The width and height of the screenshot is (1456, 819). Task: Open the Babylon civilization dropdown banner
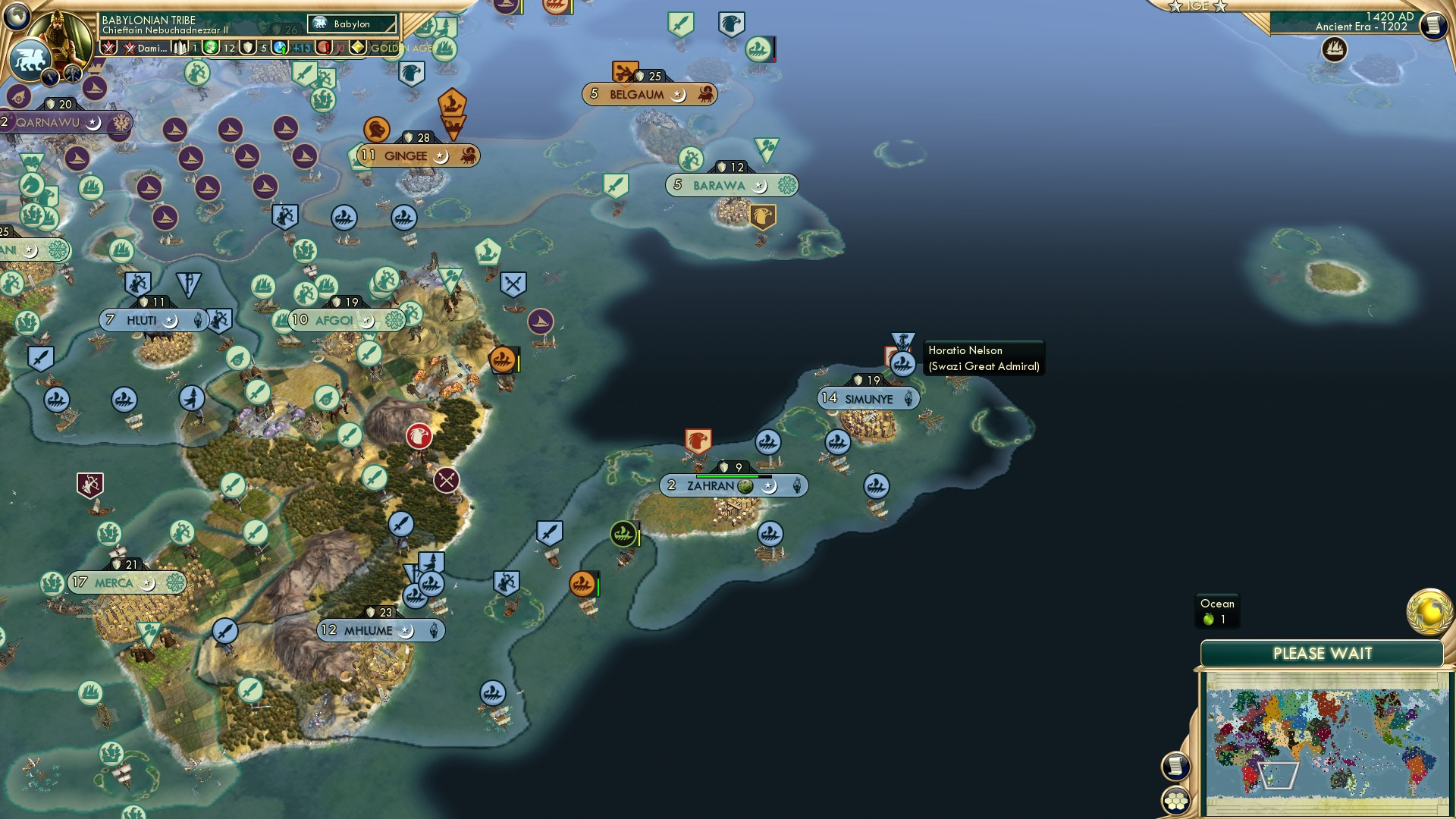pos(349,24)
